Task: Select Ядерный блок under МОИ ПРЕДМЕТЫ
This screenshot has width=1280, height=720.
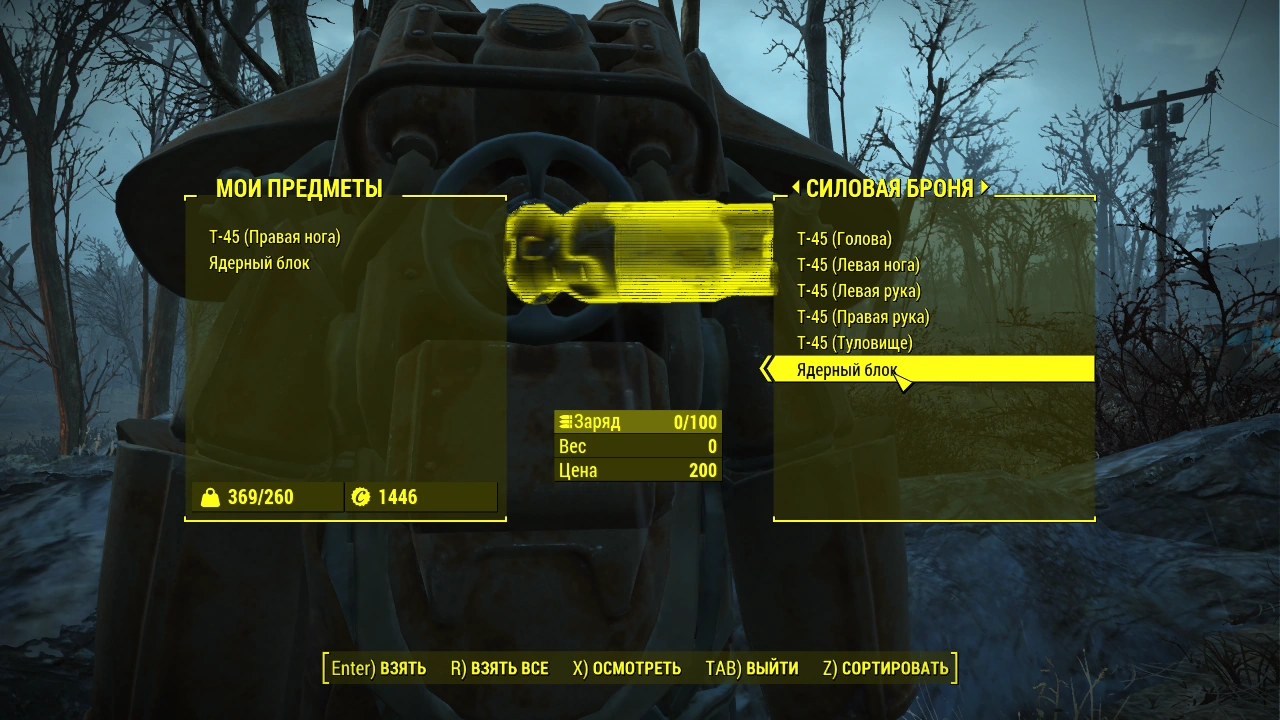Action: pos(262,261)
